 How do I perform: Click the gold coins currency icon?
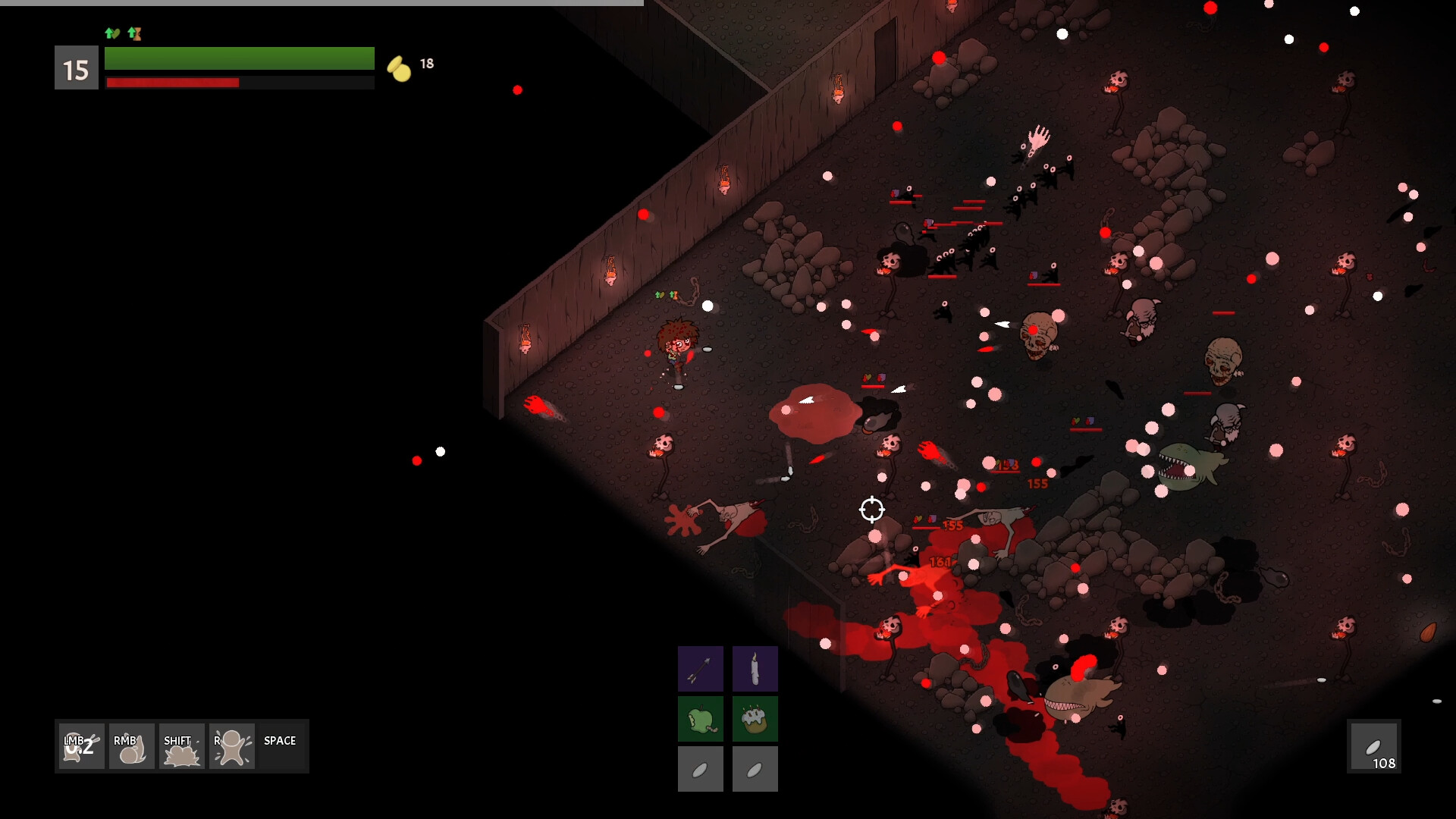[x=397, y=67]
